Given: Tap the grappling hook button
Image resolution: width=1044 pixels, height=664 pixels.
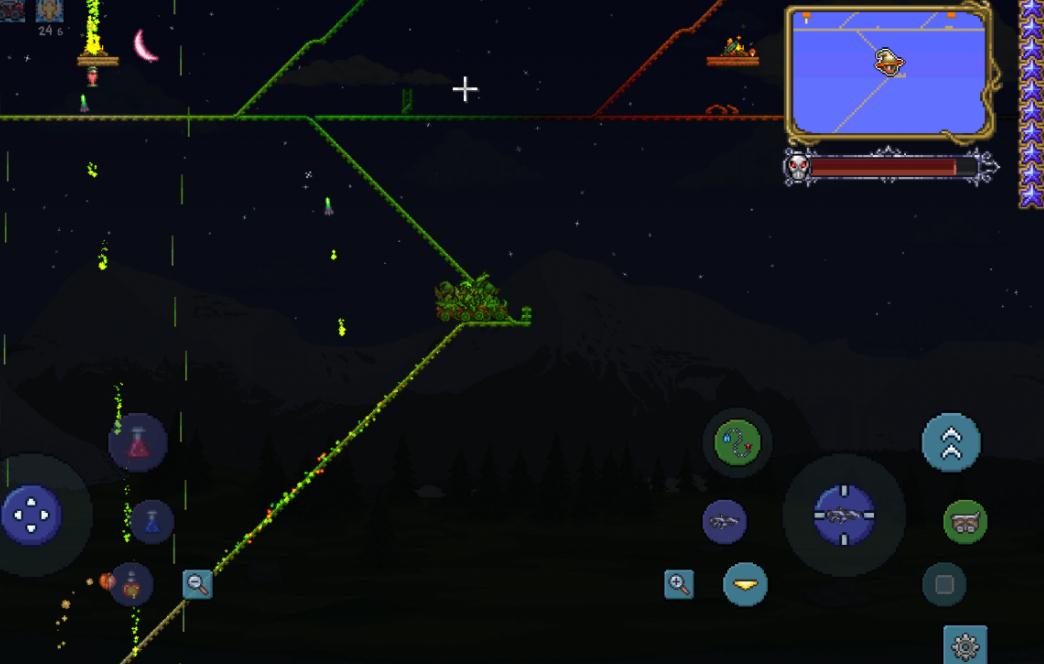Looking at the screenshot, I should point(738,441).
